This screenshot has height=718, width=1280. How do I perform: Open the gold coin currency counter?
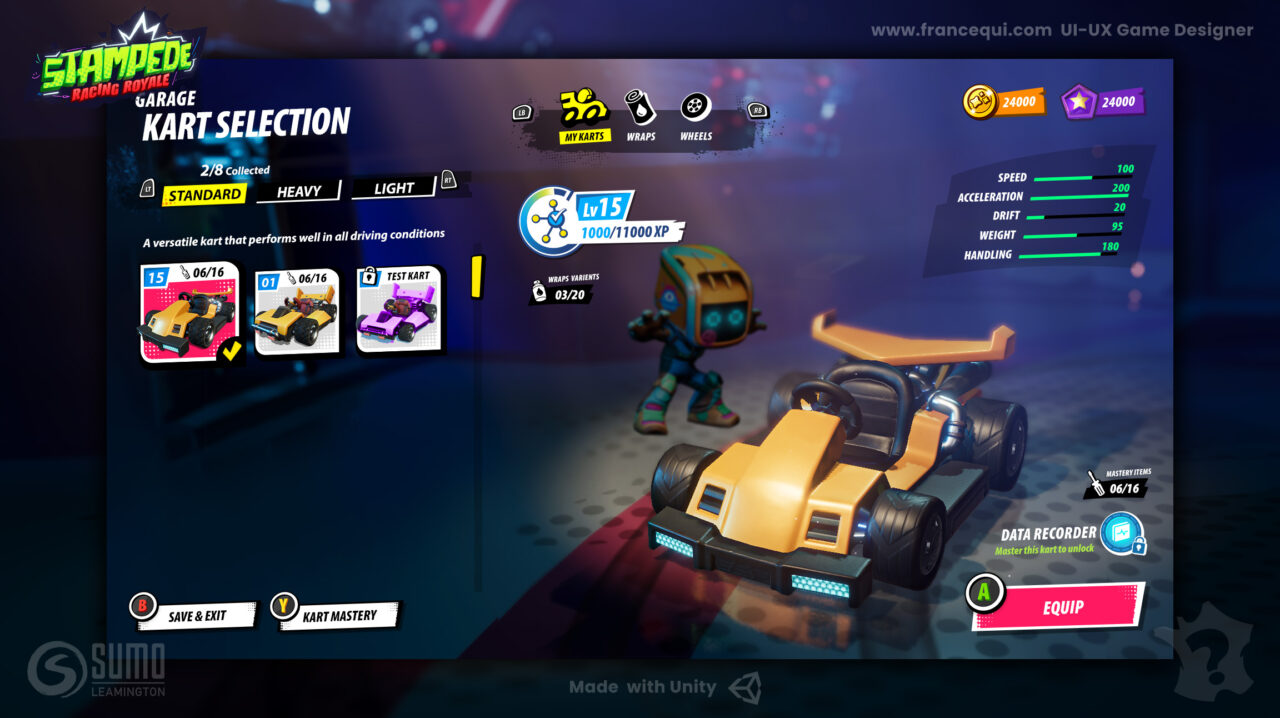pos(1004,102)
